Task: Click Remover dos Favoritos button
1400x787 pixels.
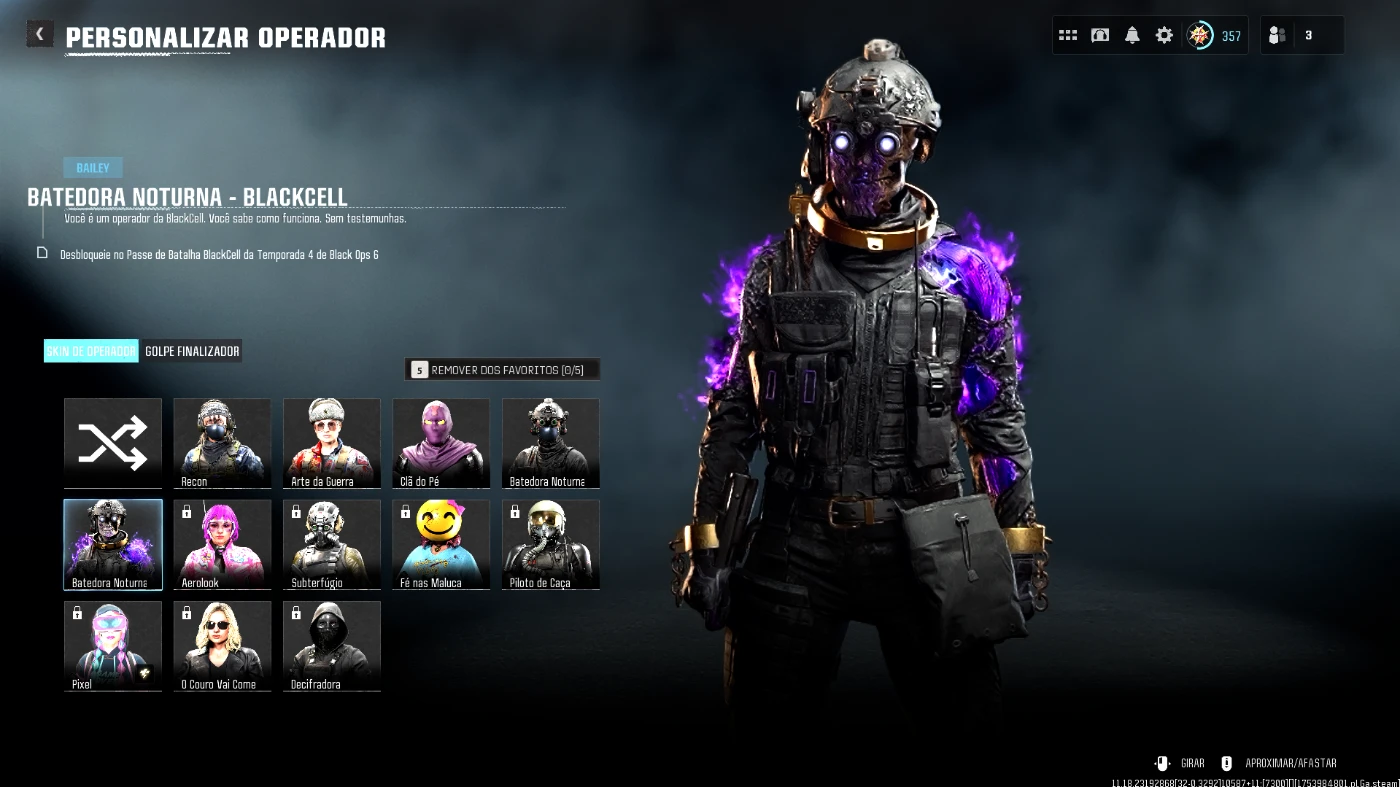Action: click(503, 370)
